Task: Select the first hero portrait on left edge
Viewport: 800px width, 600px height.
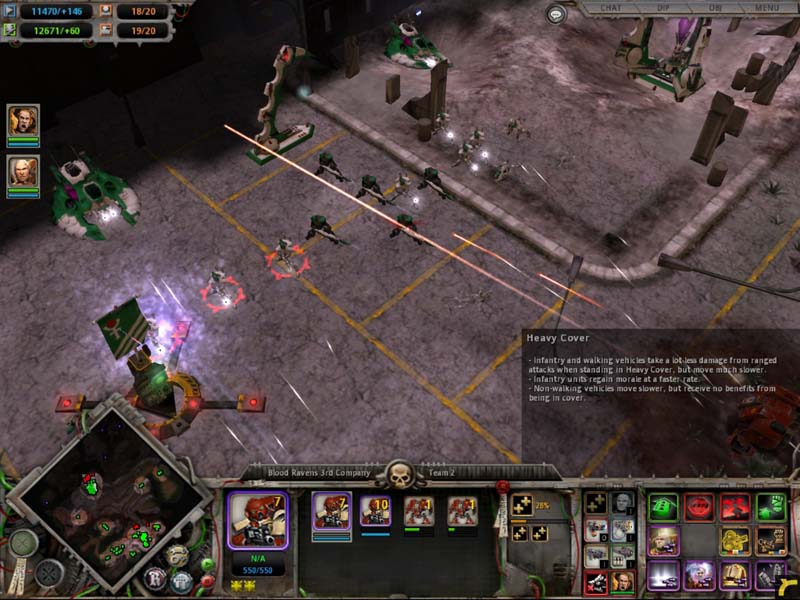Action: [22, 122]
